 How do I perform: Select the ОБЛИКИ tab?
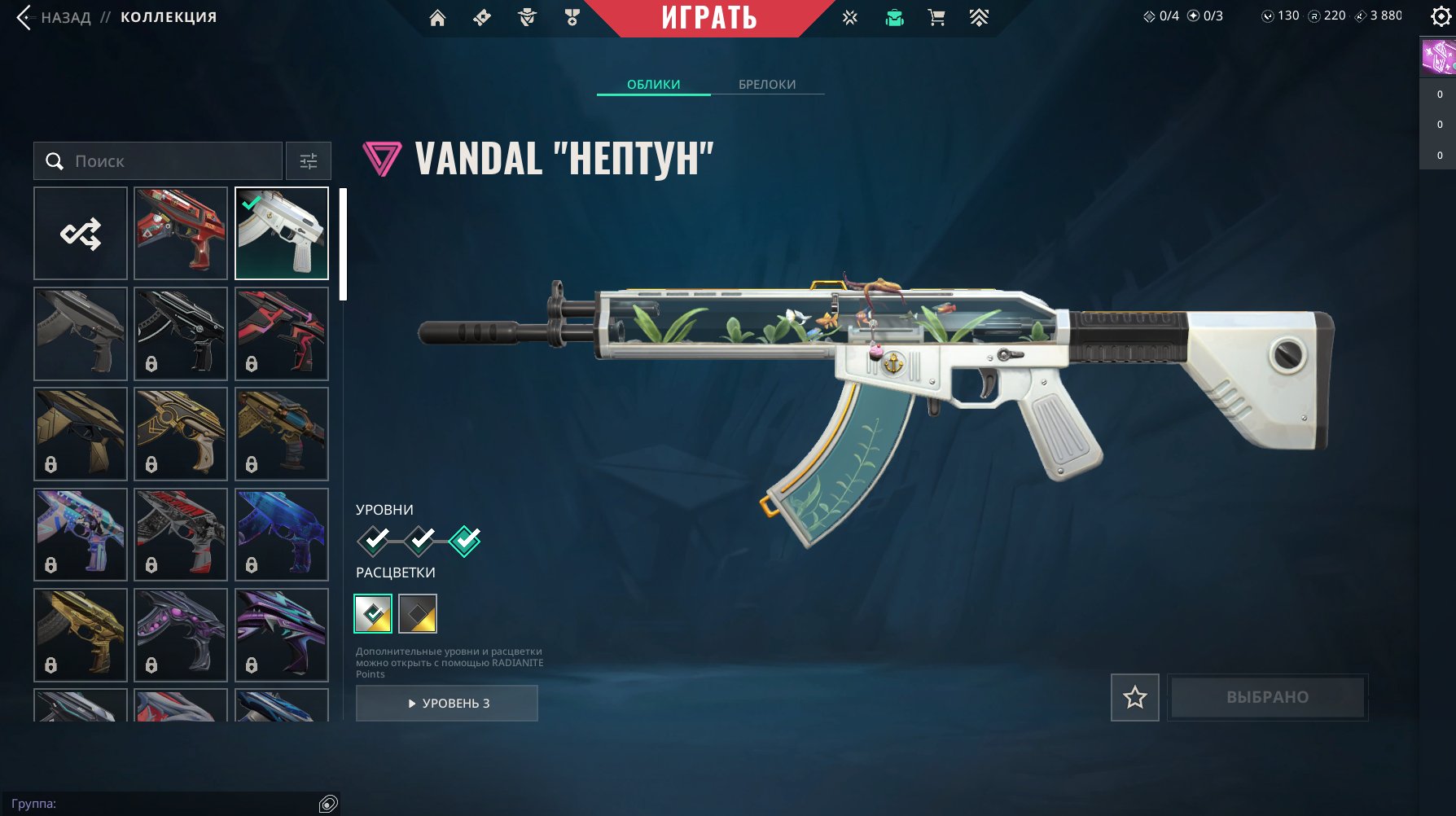(651, 82)
